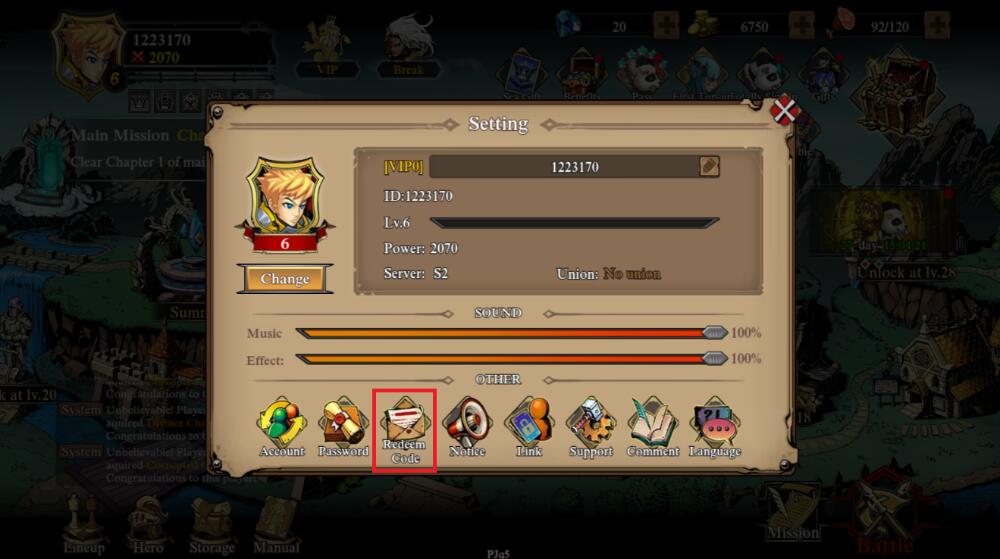Select the Link option

click(x=528, y=427)
